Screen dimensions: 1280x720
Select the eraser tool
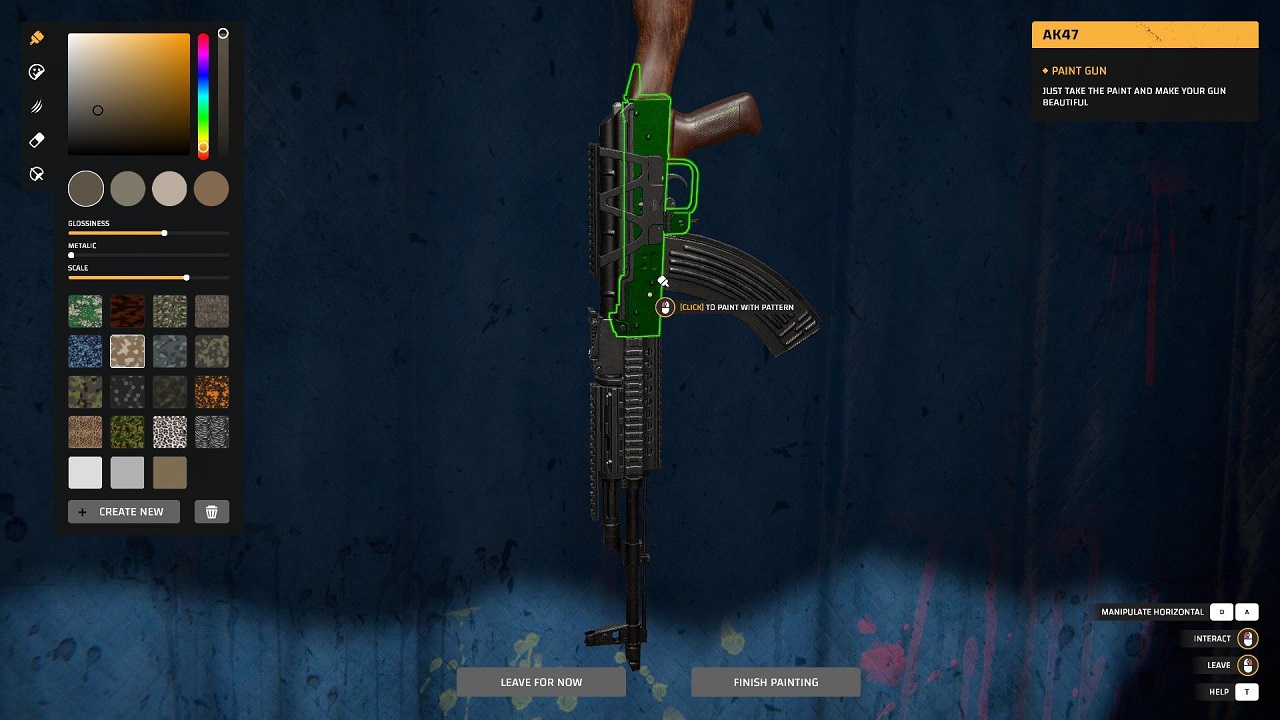pos(37,140)
